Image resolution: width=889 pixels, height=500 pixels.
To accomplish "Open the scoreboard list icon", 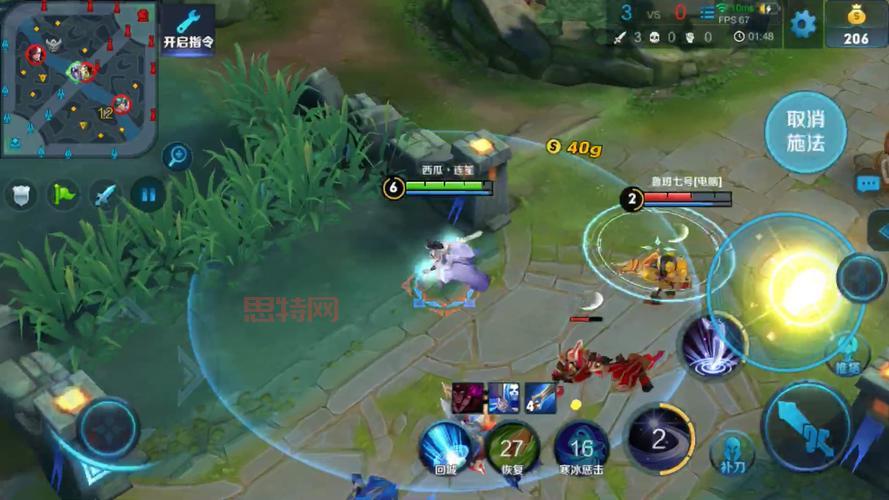I will tap(708, 12).
